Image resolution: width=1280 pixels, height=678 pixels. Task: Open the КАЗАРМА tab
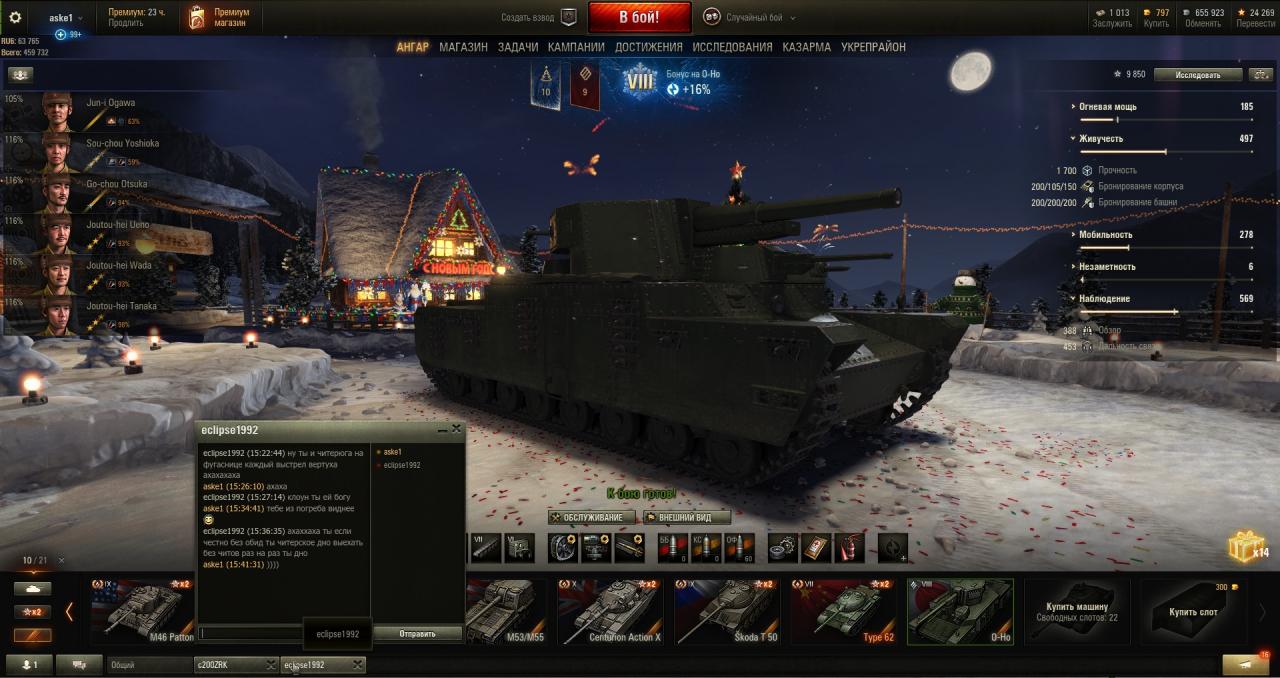806,47
